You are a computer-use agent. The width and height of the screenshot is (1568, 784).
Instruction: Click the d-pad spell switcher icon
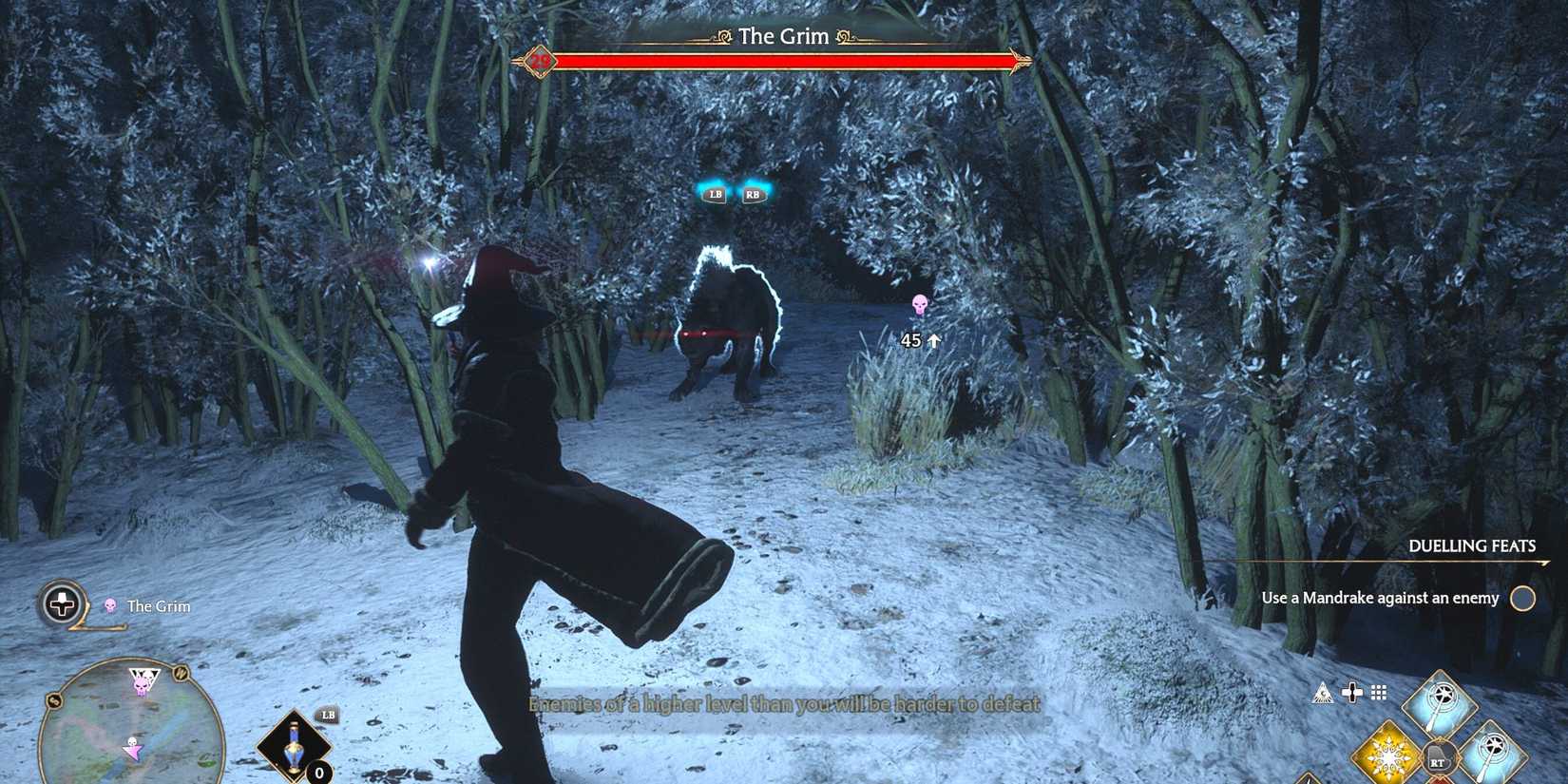[x=1351, y=692]
